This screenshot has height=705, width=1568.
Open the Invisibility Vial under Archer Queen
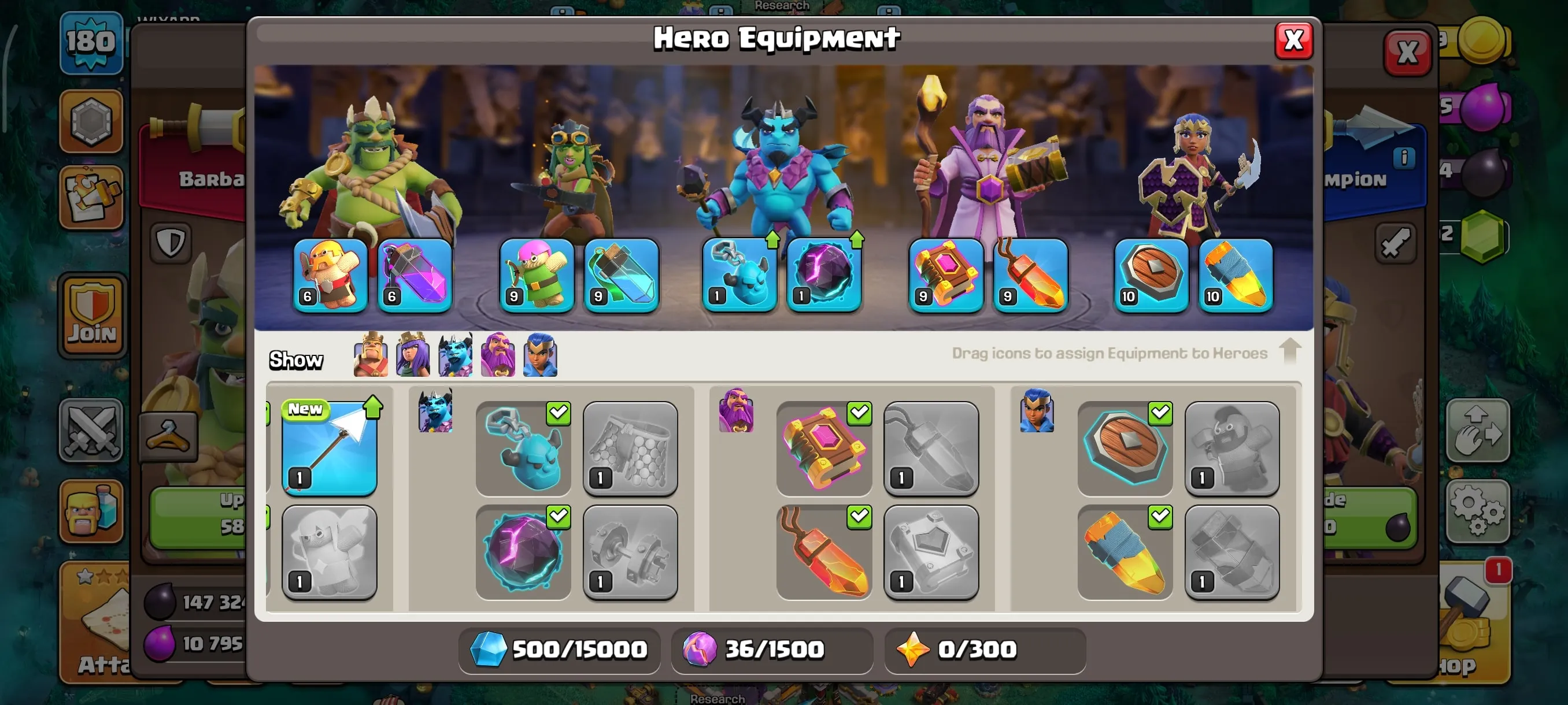click(620, 277)
